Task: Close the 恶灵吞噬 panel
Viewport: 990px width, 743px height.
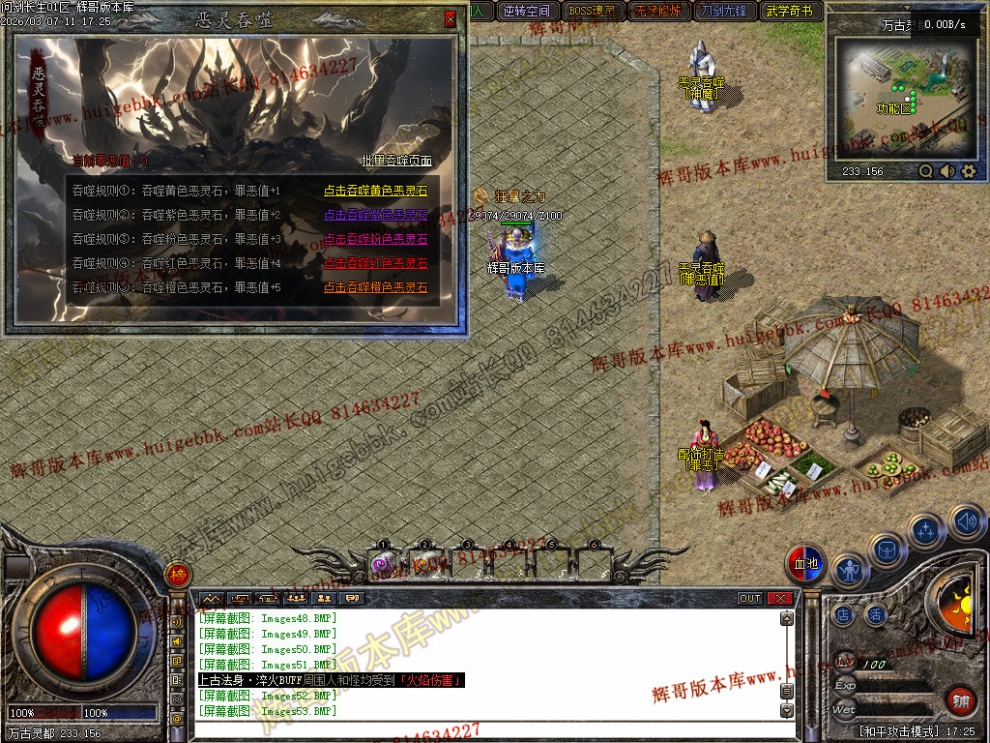Action: point(450,18)
